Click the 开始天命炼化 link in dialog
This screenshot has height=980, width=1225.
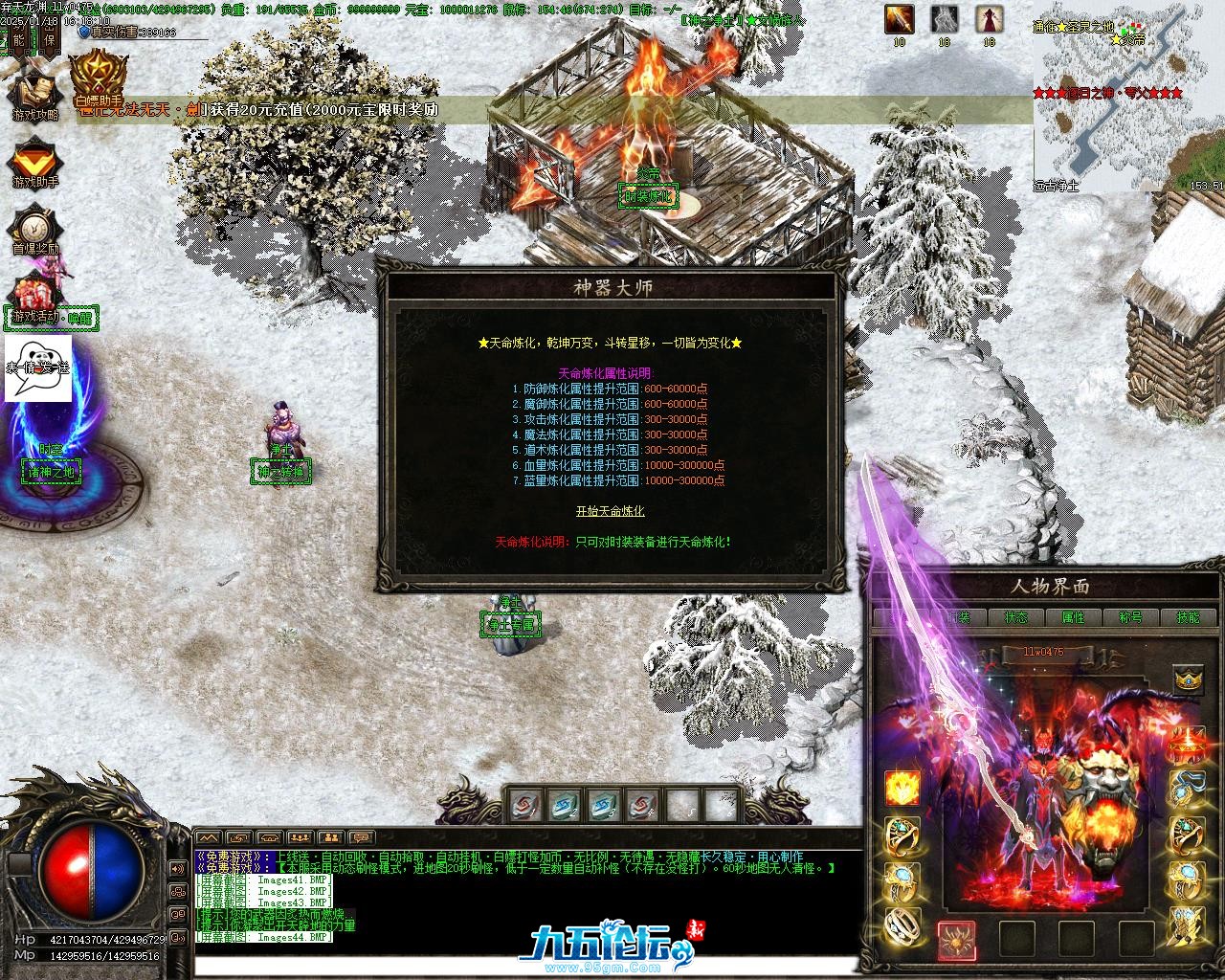click(610, 511)
